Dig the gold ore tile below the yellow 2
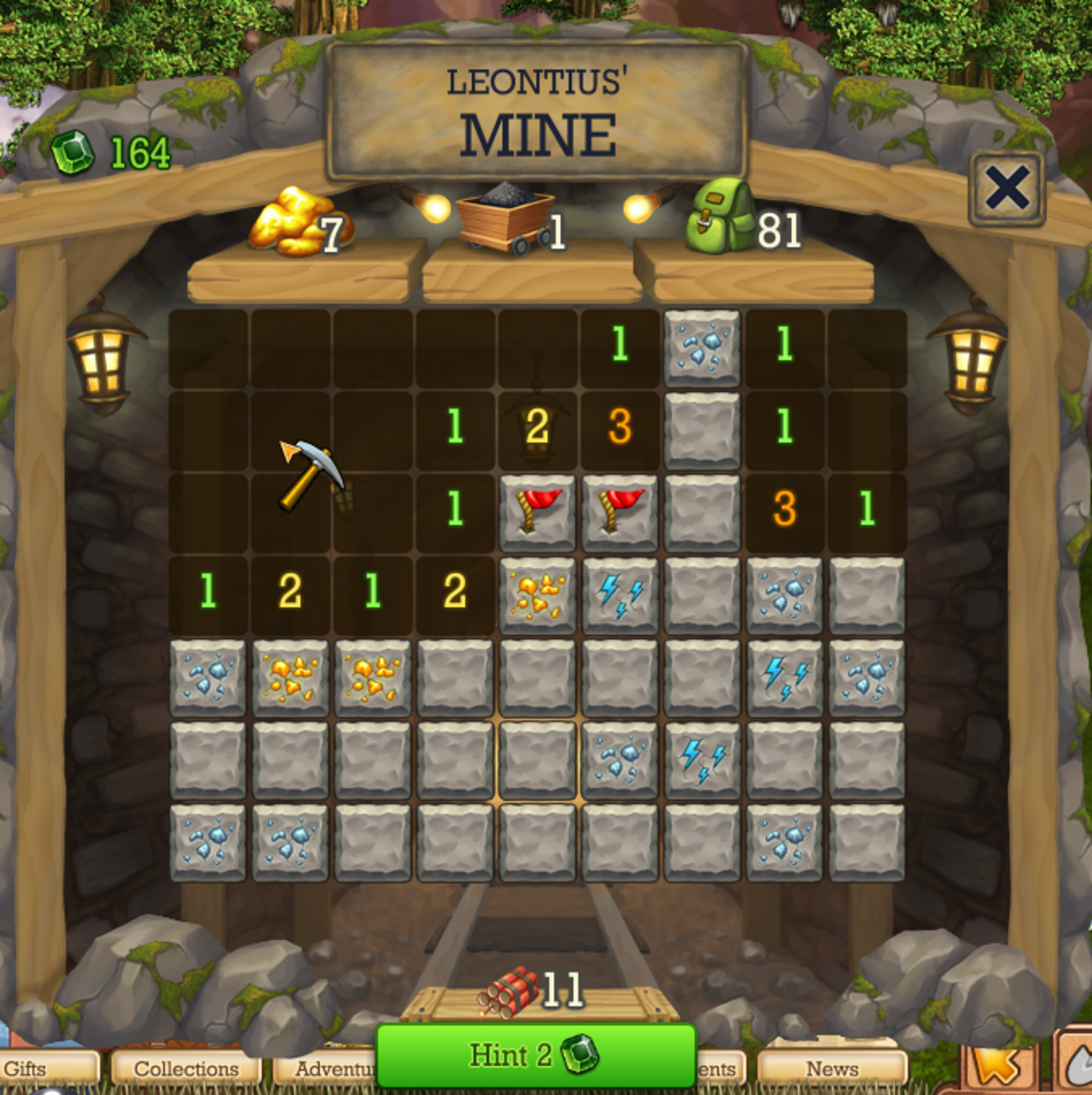Viewport: 1092px width, 1095px height. [290, 678]
